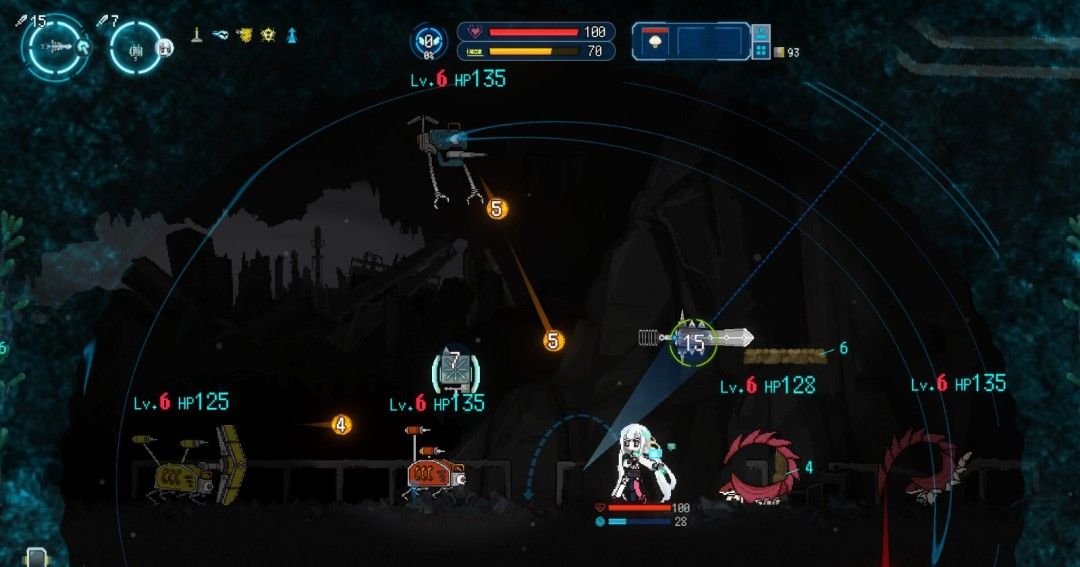Click the weapon swap arrow badge
1080x567 pixels.
point(82,45)
